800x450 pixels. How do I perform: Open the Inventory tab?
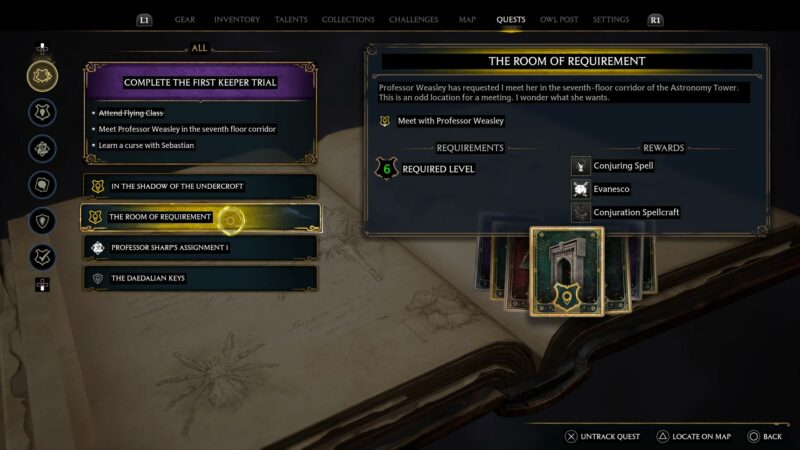(237, 19)
